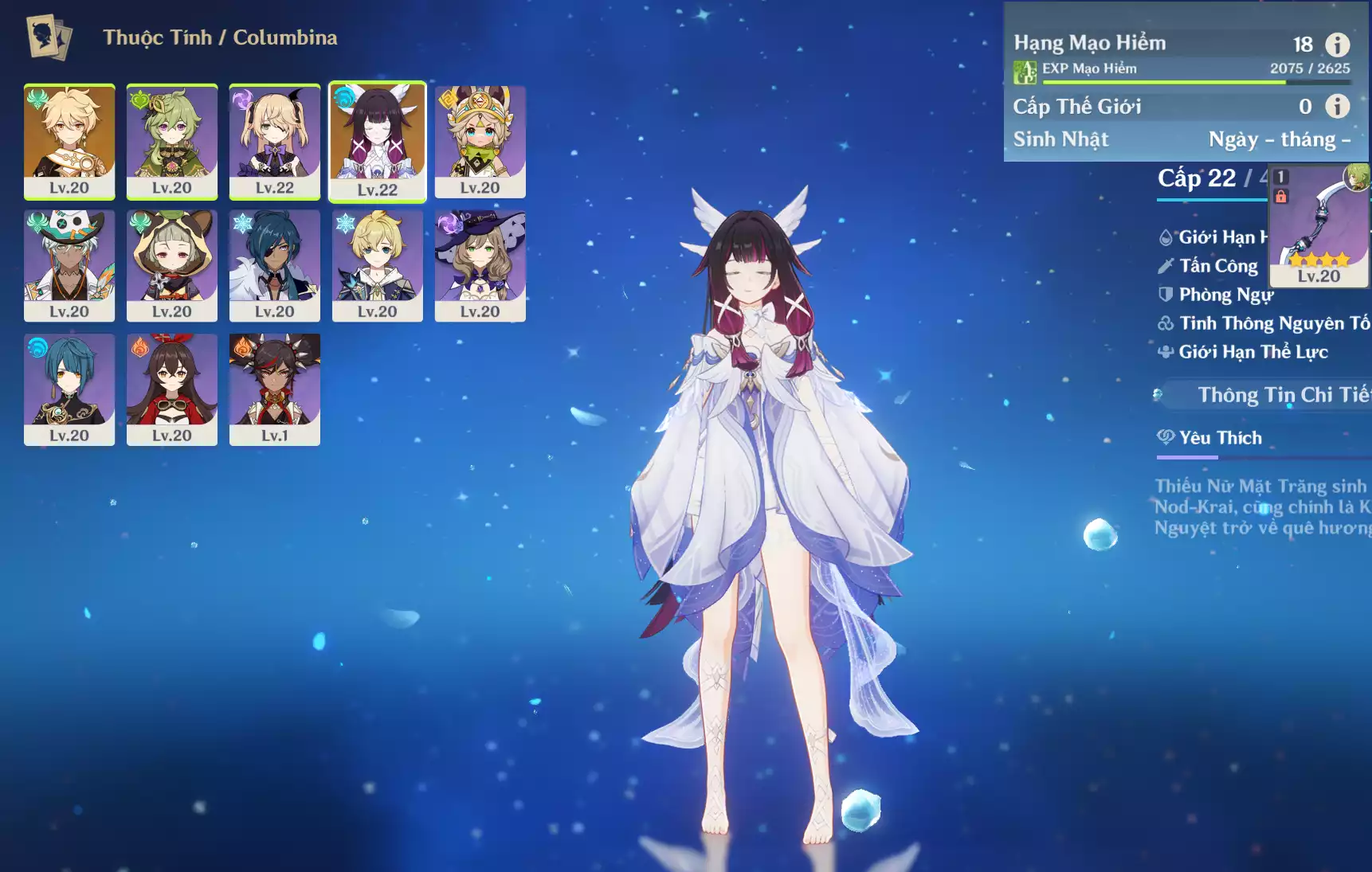The height and width of the screenshot is (872, 1372).
Task: Choose Lisa with the purple witch hat
Action: 480,265
